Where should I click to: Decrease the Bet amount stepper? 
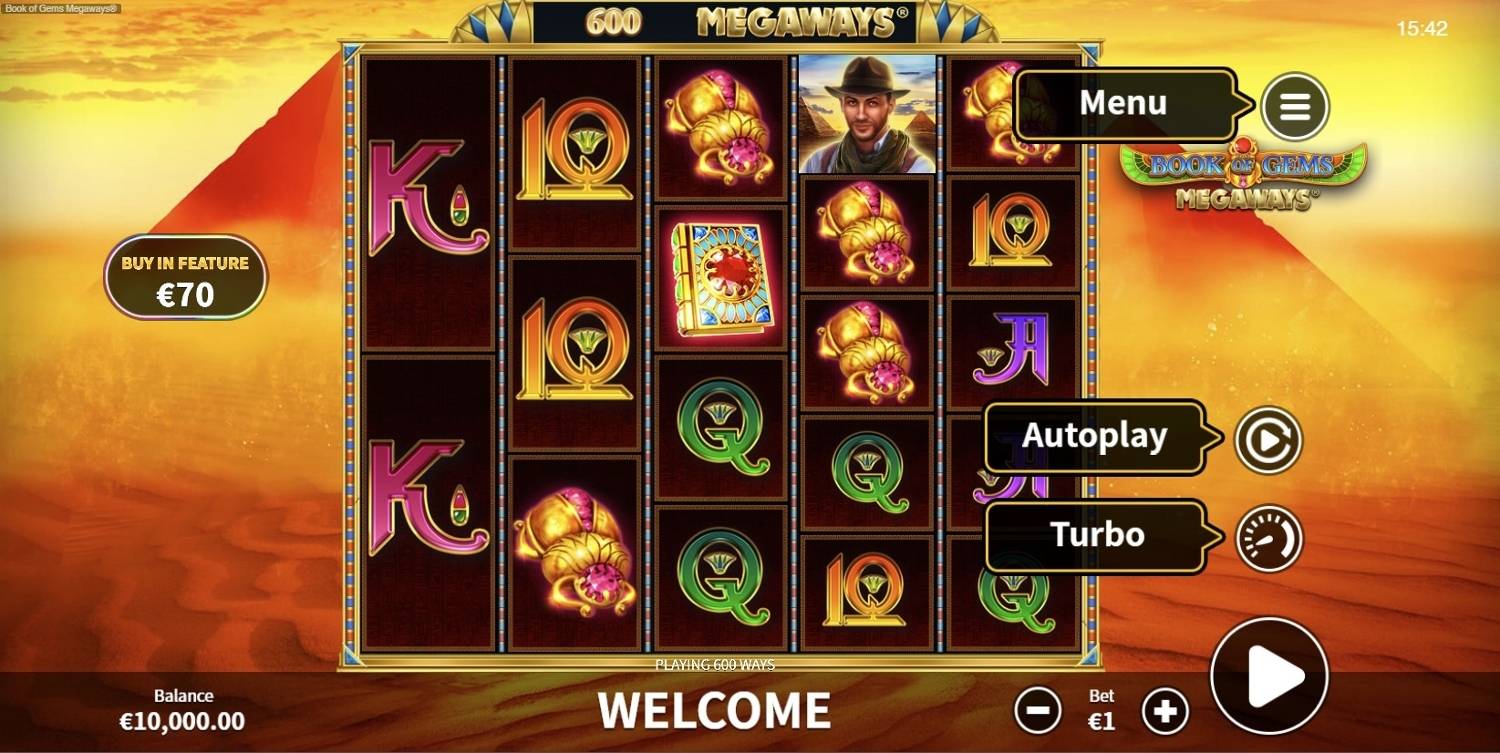click(1038, 710)
